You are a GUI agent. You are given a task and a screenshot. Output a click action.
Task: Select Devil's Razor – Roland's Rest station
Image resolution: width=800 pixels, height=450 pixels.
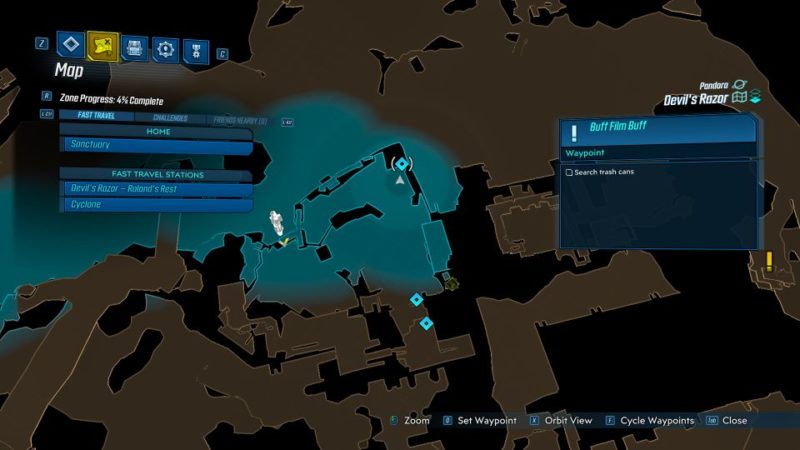click(x=156, y=189)
